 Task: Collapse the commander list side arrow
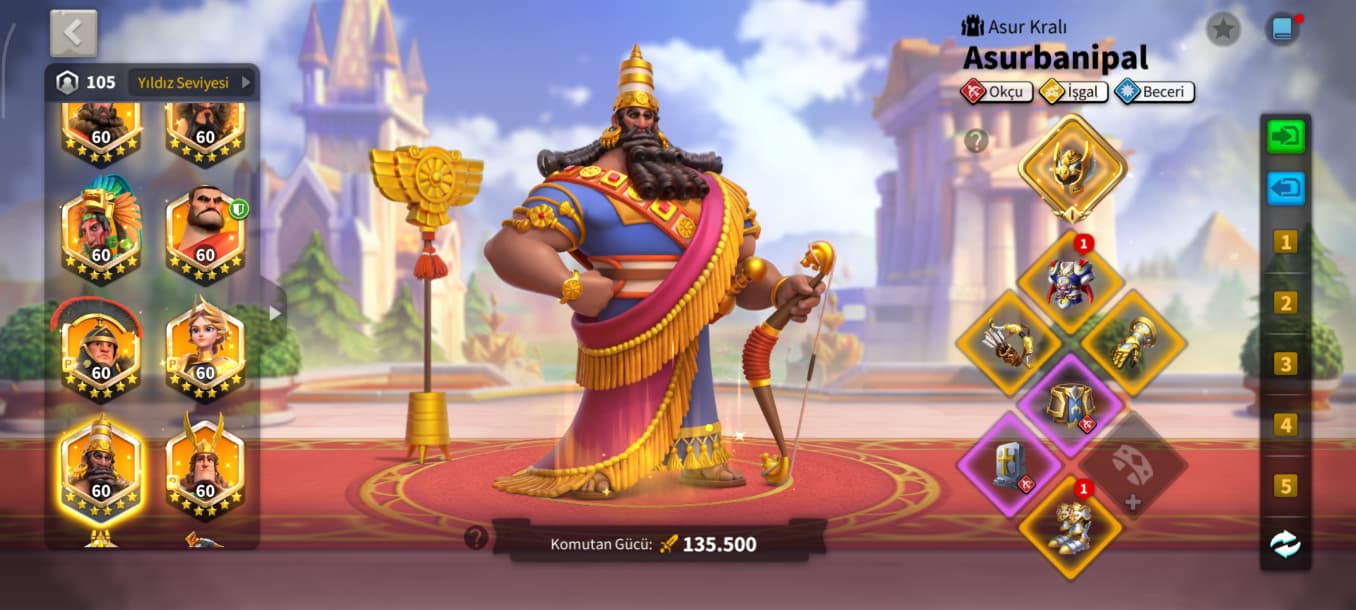coord(275,313)
